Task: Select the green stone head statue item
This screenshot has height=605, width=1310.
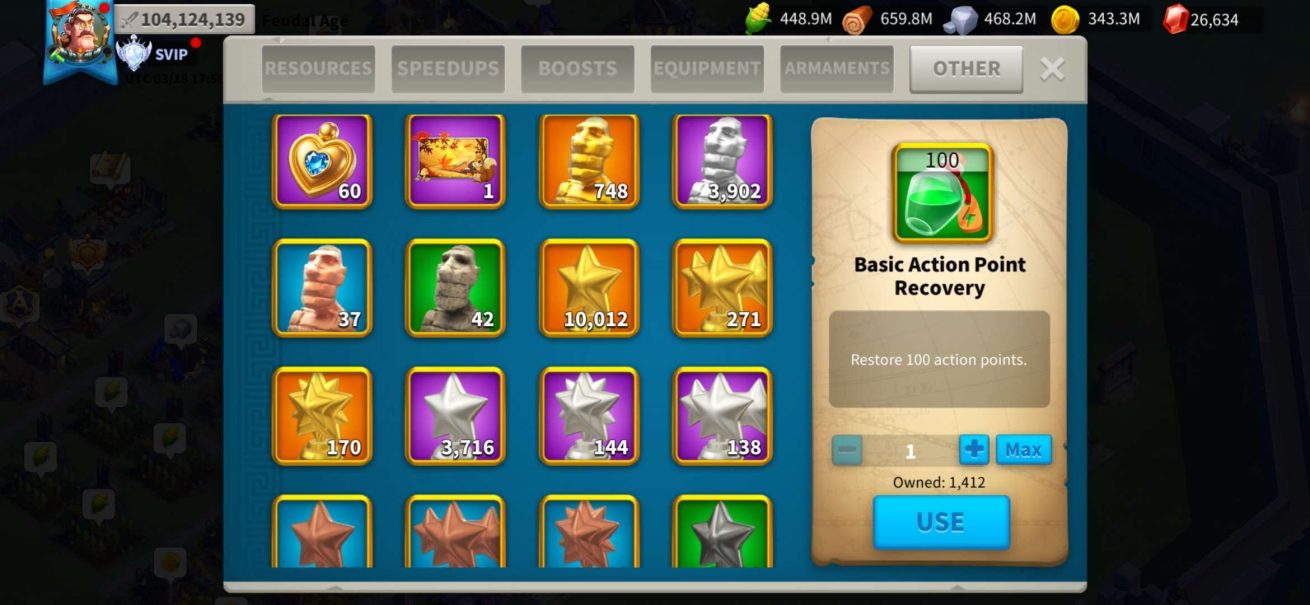Action: pos(455,288)
